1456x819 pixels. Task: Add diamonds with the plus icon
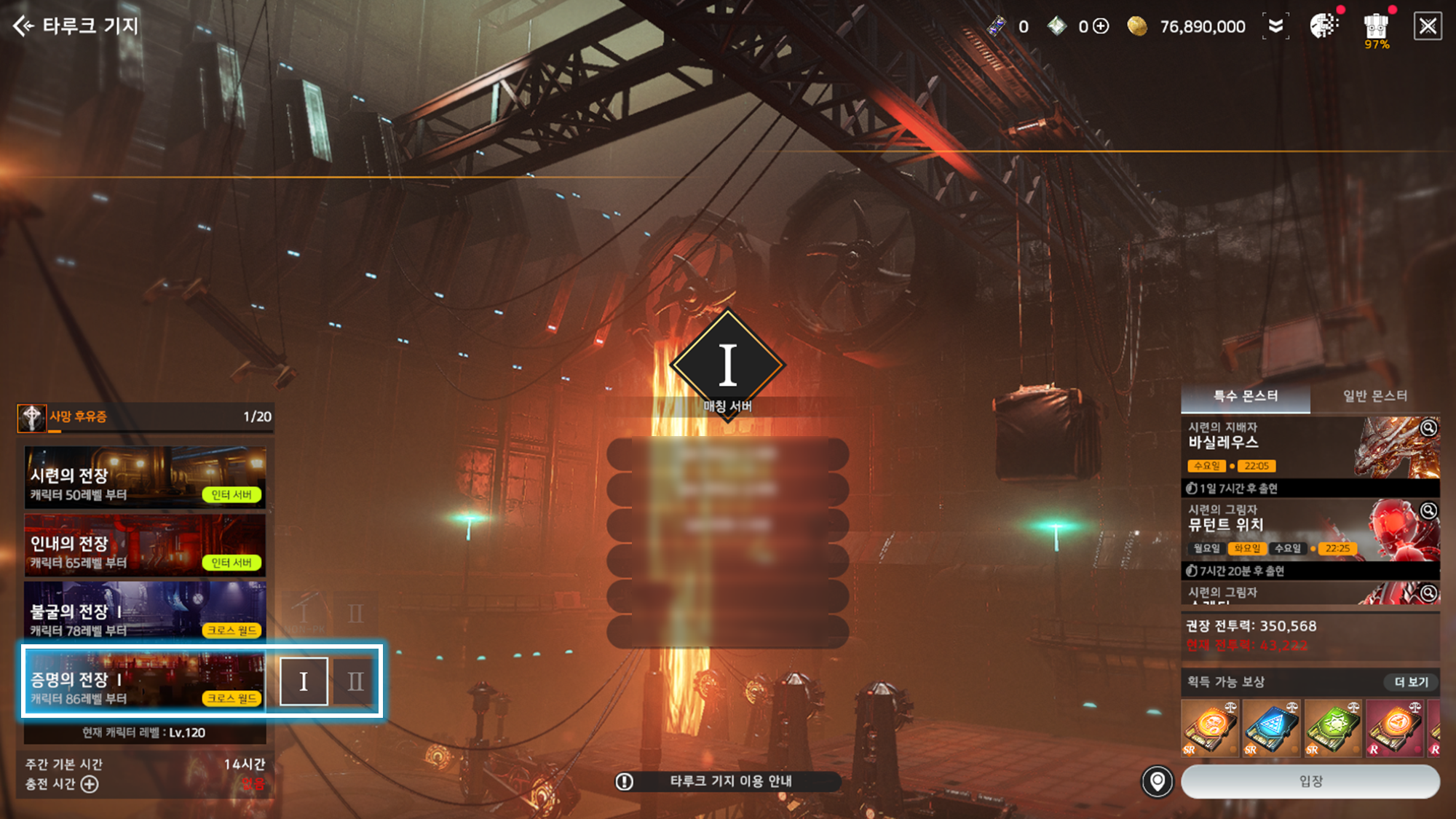coord(1101,27)
